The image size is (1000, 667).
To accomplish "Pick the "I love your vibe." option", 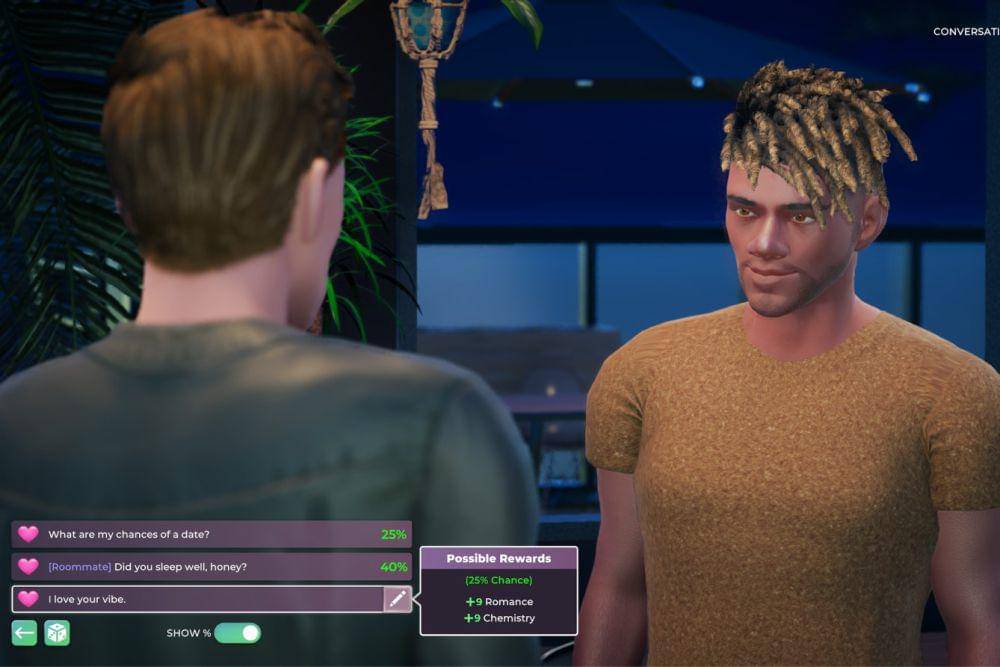I will click(x=195, y=599).
